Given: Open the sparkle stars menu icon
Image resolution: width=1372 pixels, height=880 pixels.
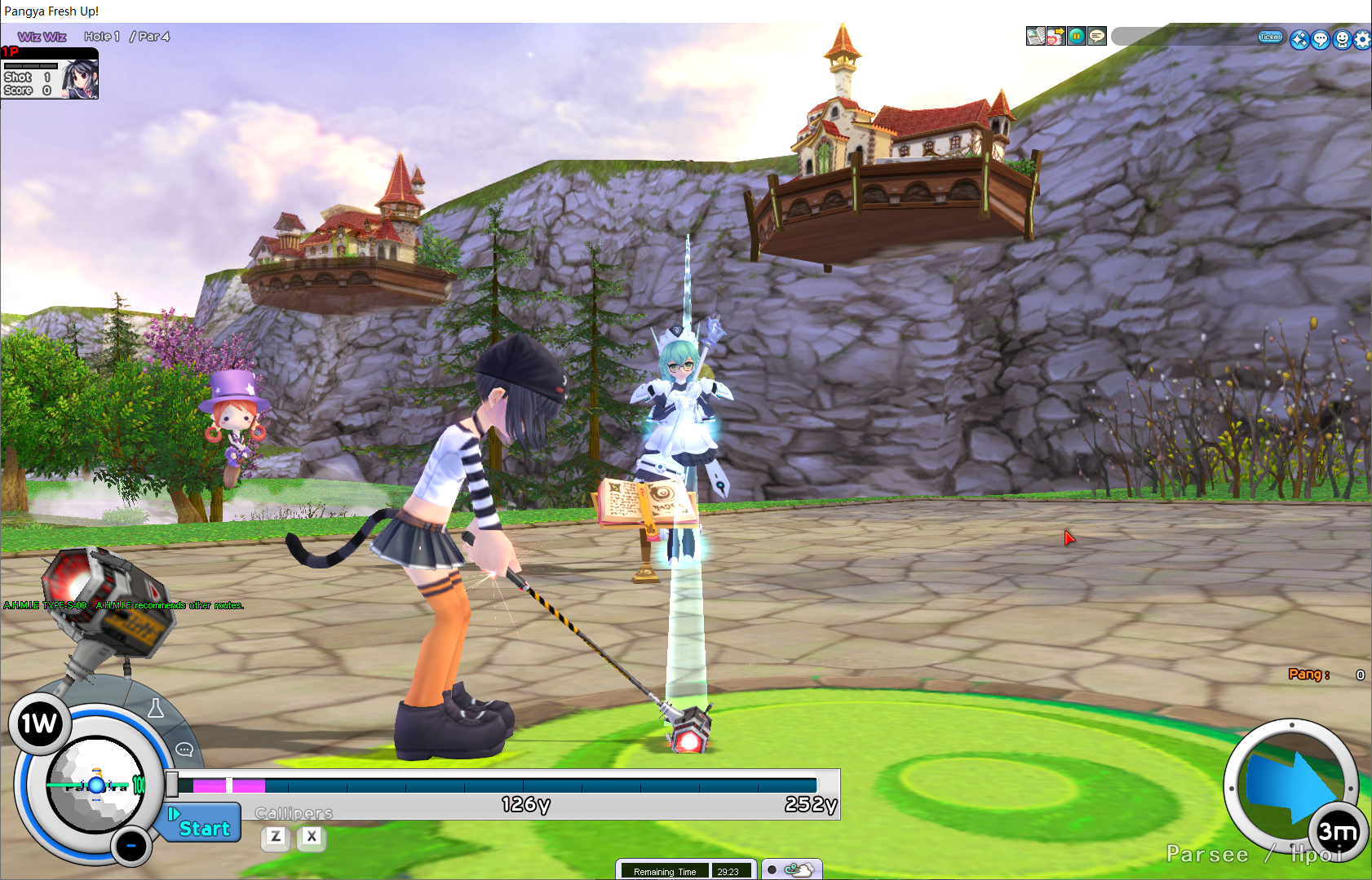Looking at the screenshot, I should (x=1299, y=39).
